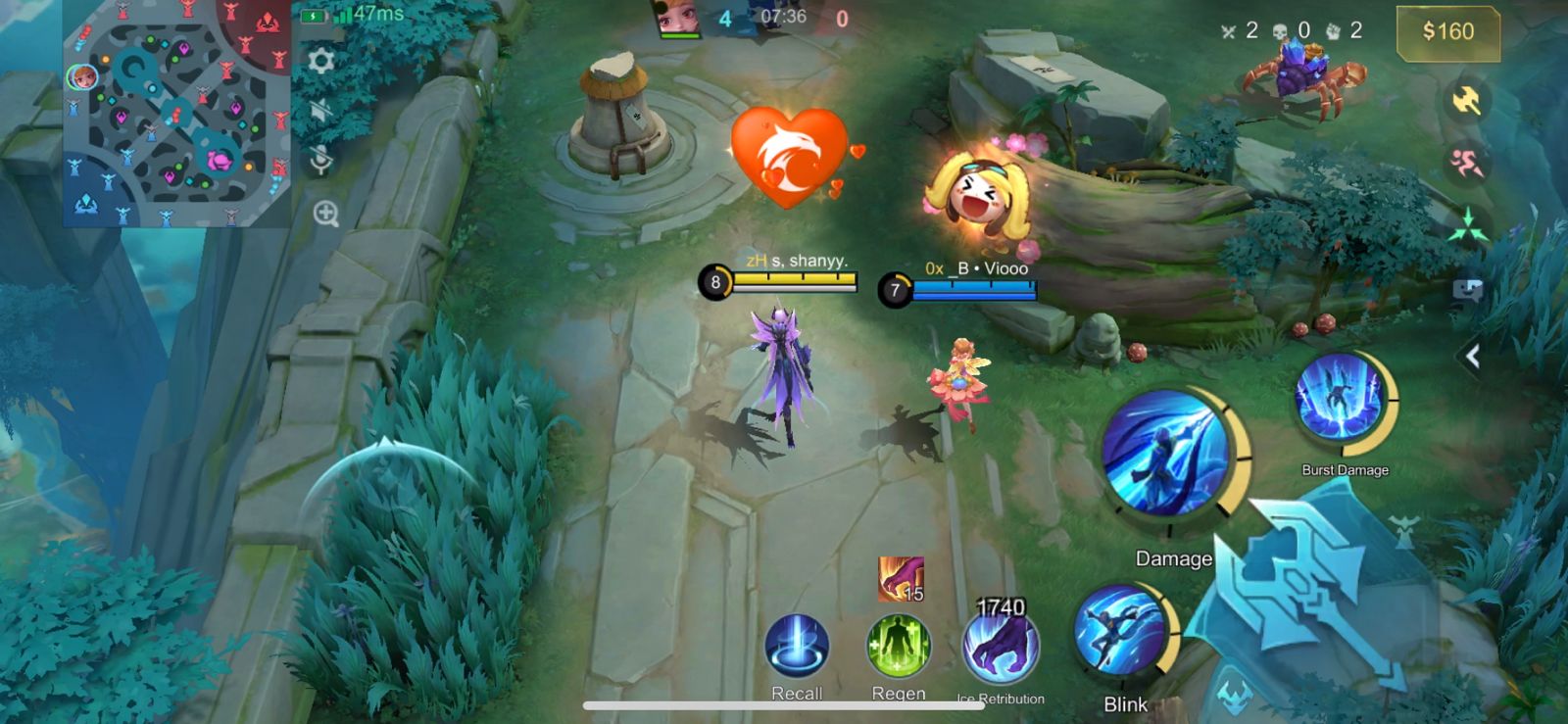Open the shop via $160 gold button
The width and height of the screenshot is (1568, 724).
pos(1447,32)
